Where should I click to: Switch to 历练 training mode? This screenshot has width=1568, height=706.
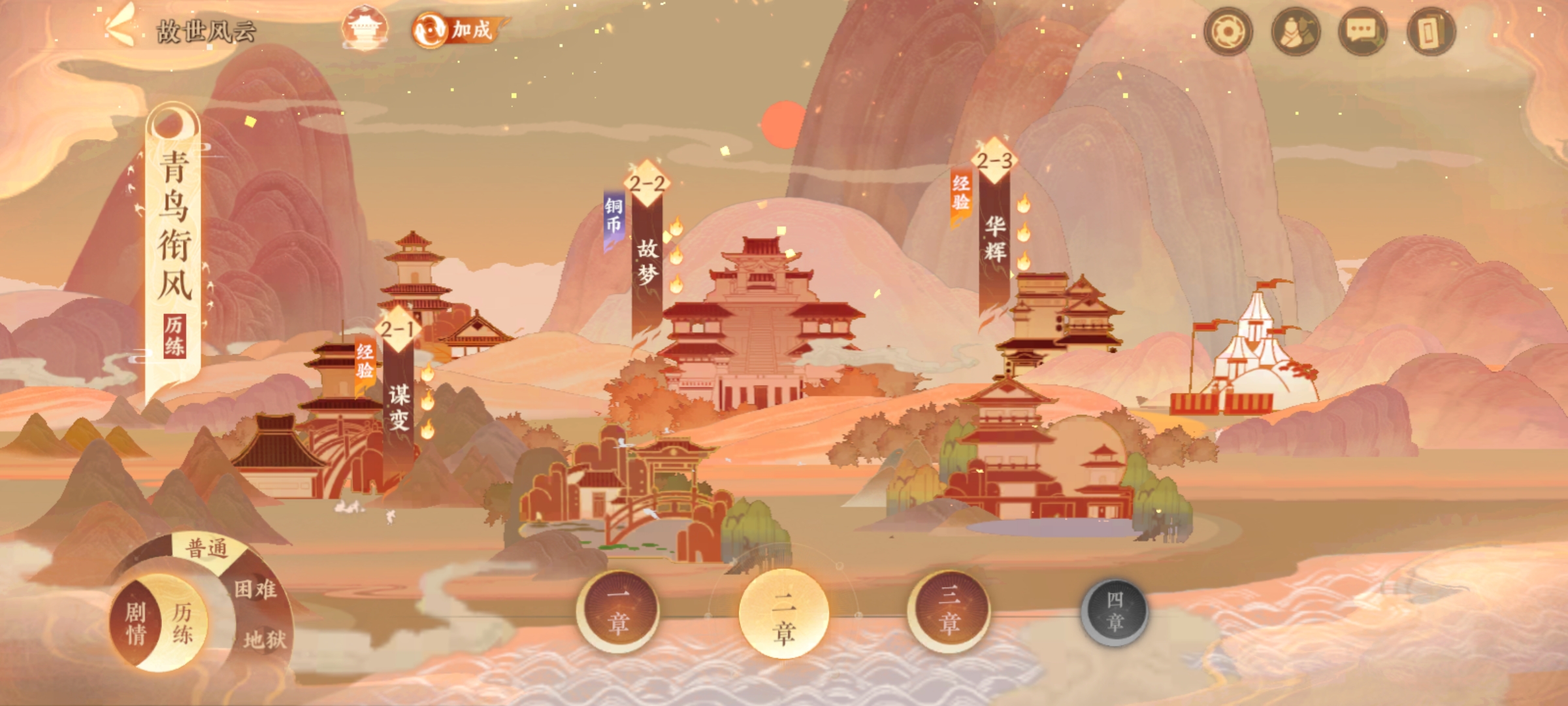(x=182, y=623)
